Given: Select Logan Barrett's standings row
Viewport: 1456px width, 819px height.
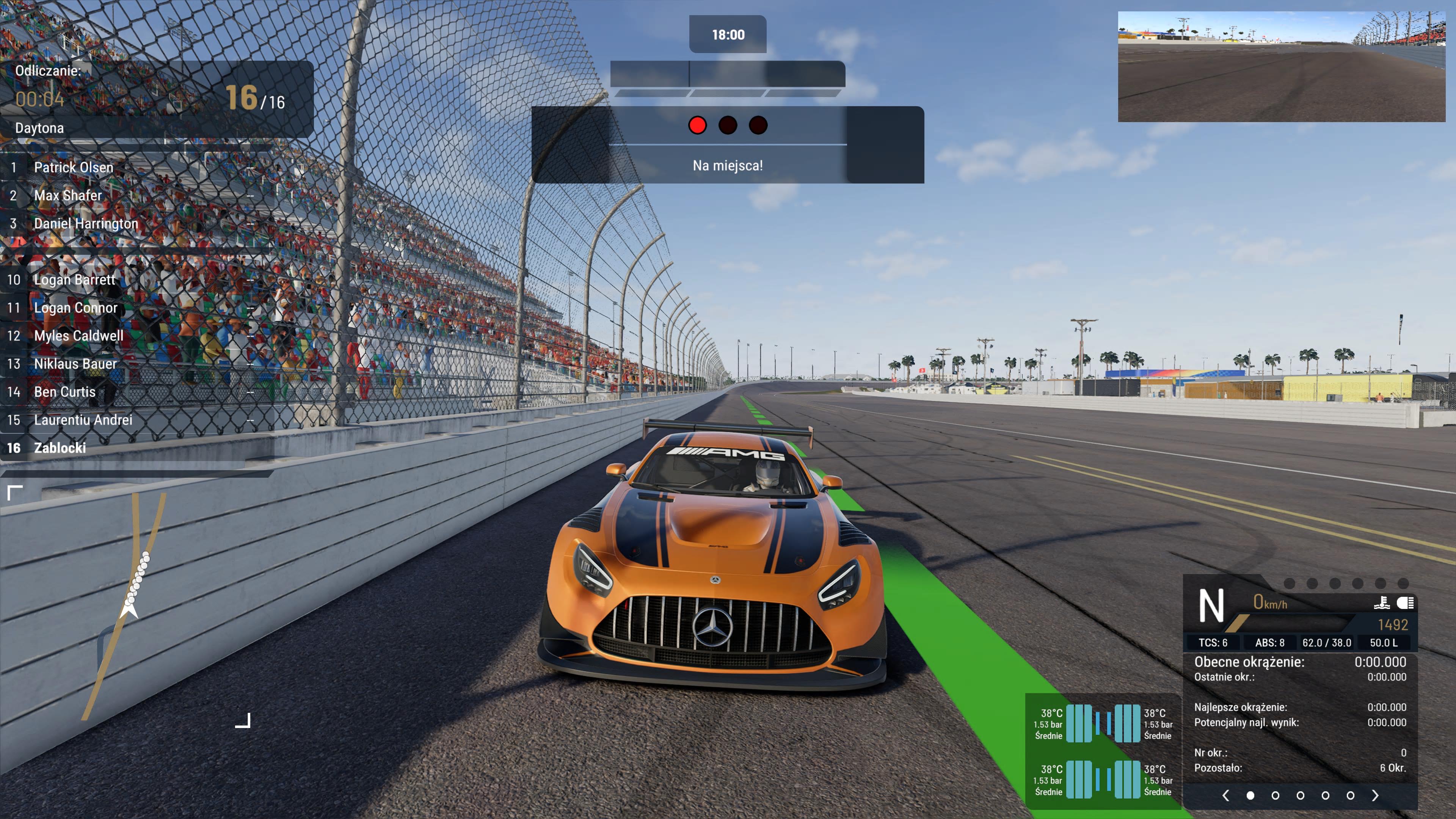Looking at the screenshot, I should (x=75, y=280).
